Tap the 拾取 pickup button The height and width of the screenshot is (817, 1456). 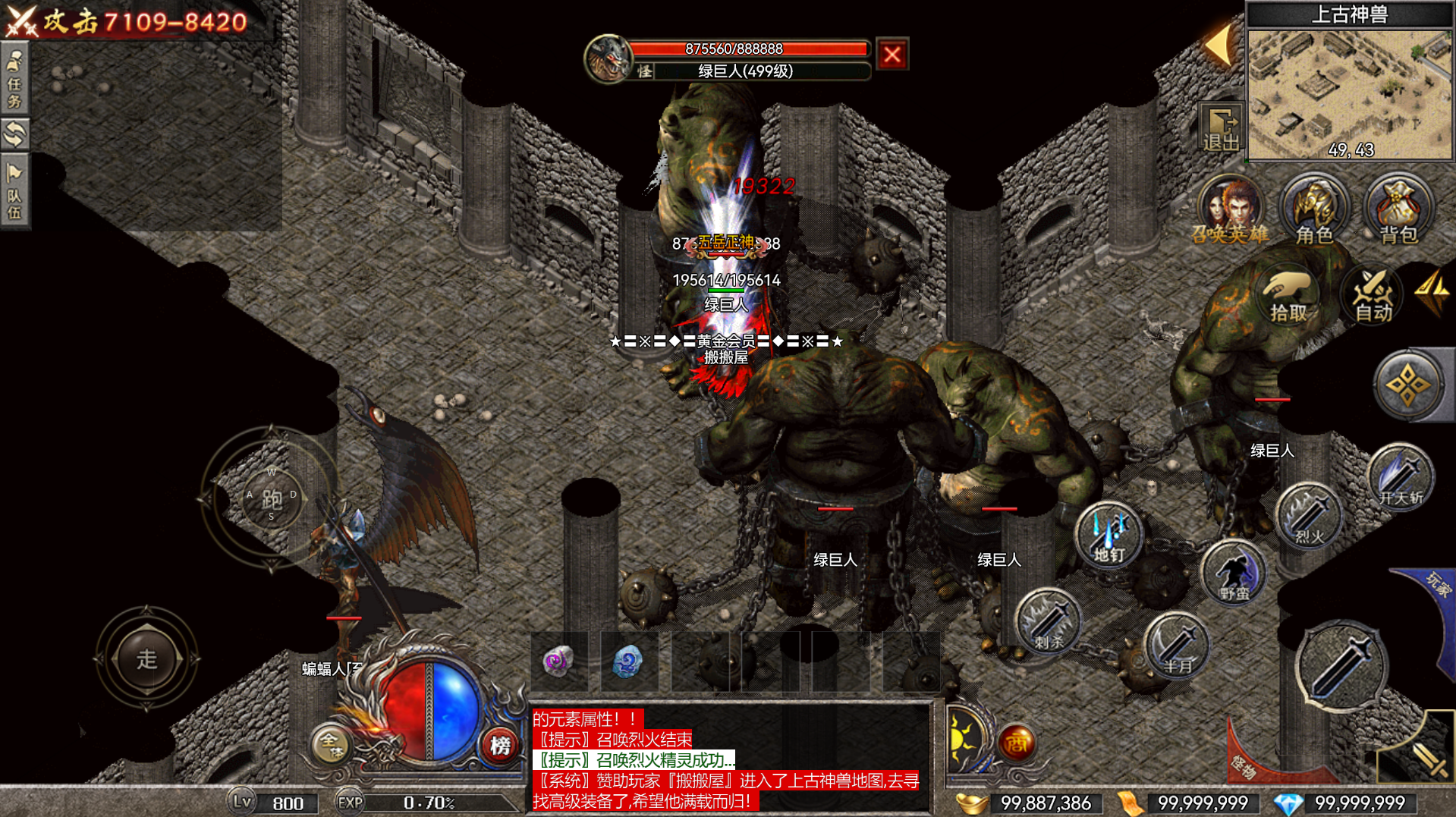(1288, 297)
